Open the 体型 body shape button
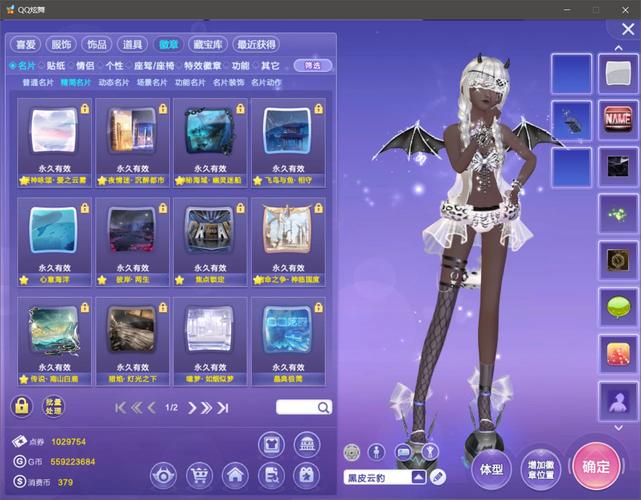 tap(491, 467)
